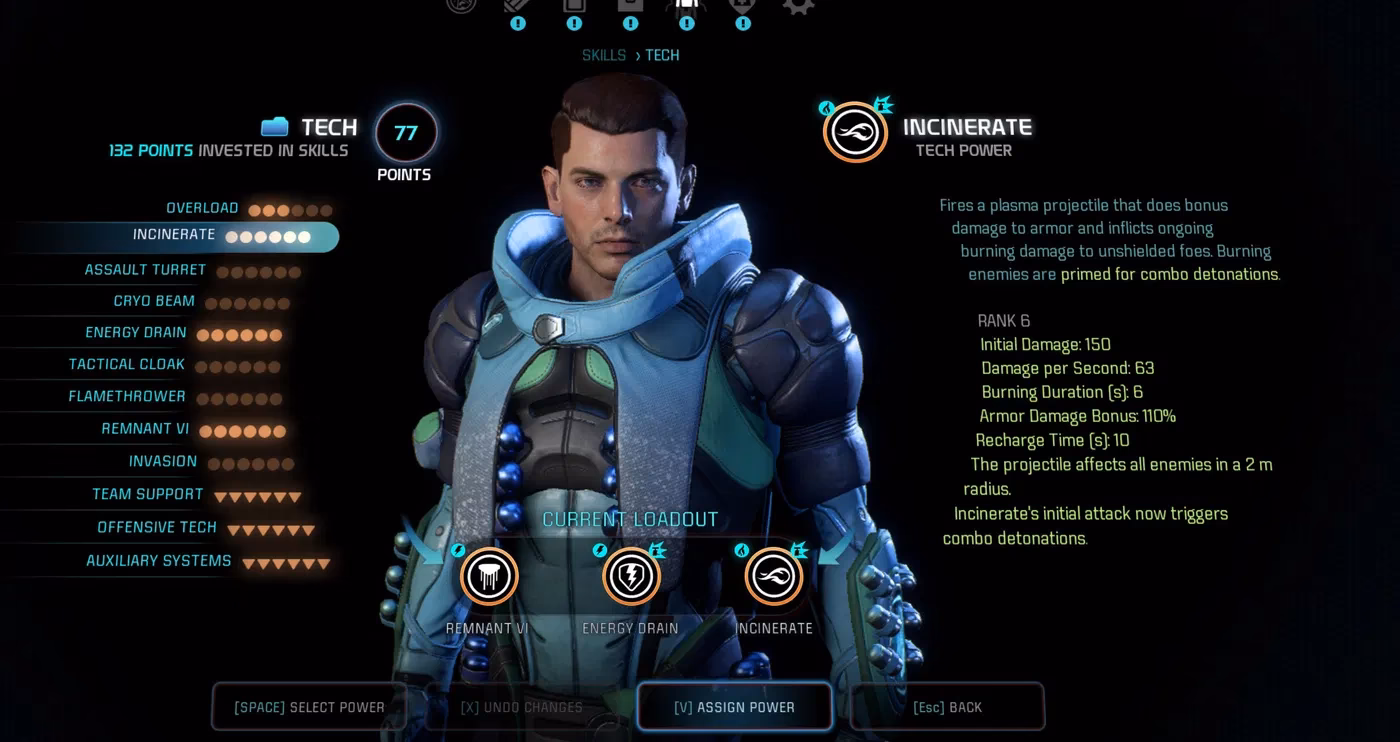Click the weapons menu icon at top
Viewport: 1400px width, 742px height.
click(x=517, y=8)
